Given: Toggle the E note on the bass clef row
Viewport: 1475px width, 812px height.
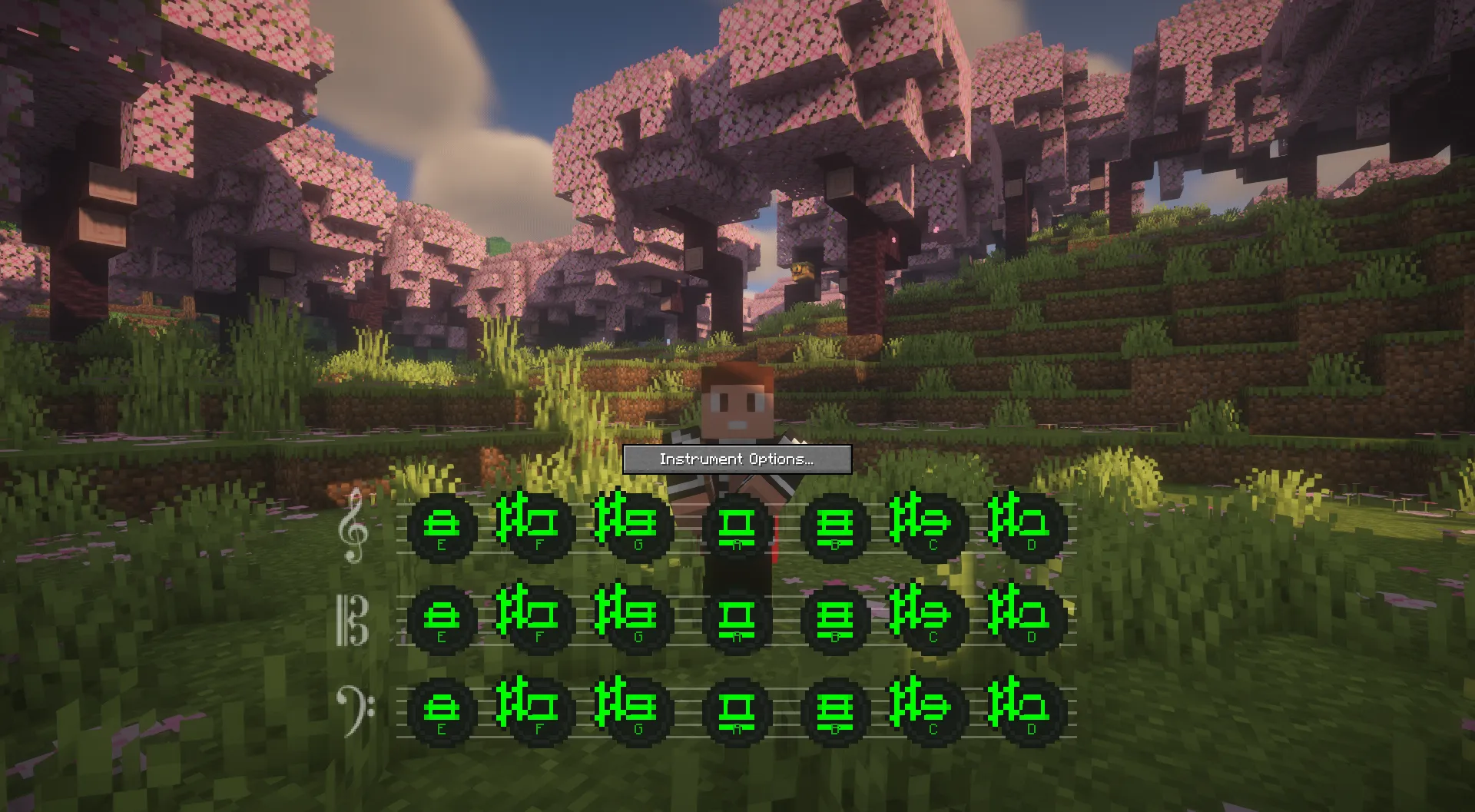Looking at the screenshot, I should pyautogui.click(x=442, y=711).
